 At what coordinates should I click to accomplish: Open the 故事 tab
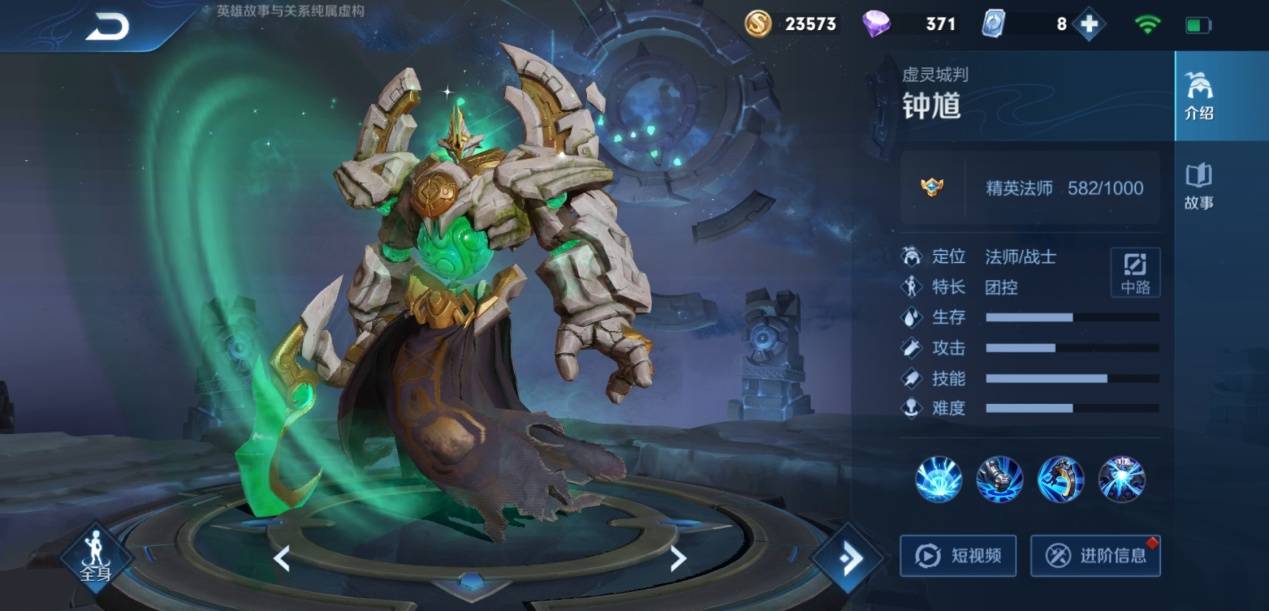1198,186
